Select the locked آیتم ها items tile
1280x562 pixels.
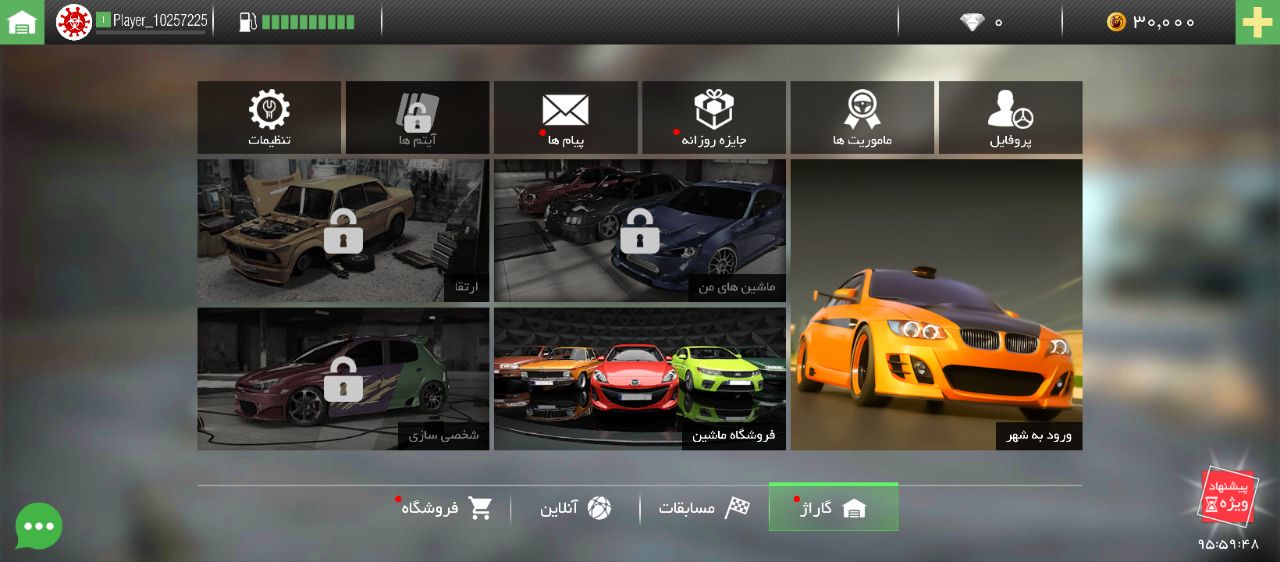tap(417, 117)
